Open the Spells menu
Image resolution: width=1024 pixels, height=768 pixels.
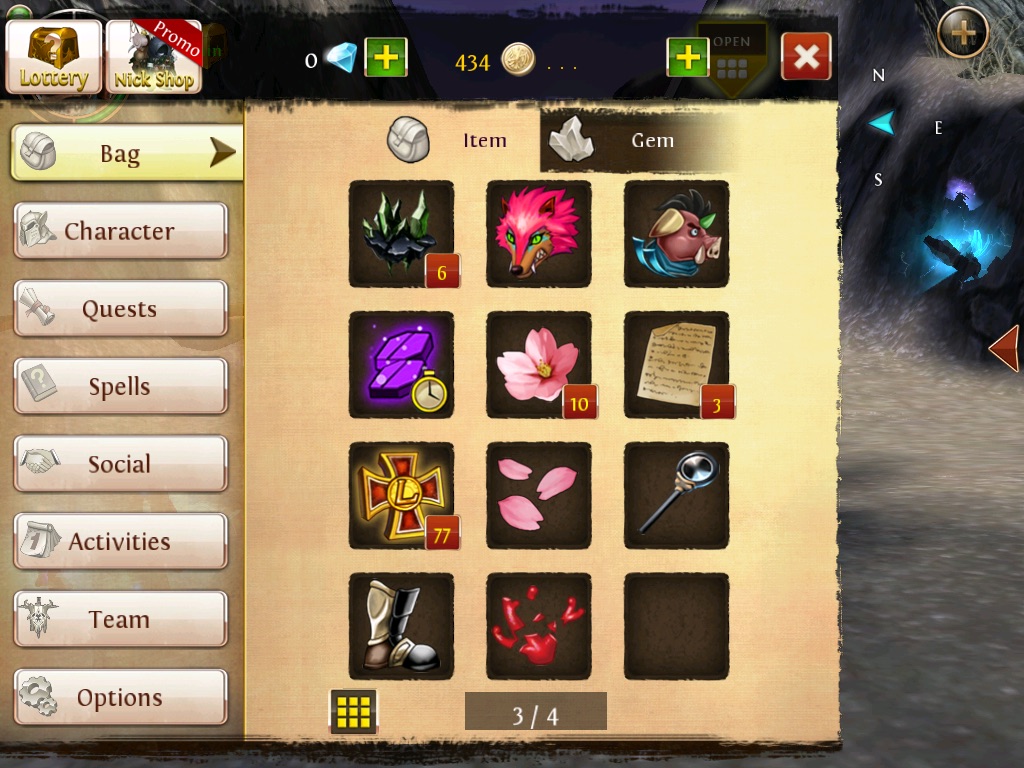120,387
